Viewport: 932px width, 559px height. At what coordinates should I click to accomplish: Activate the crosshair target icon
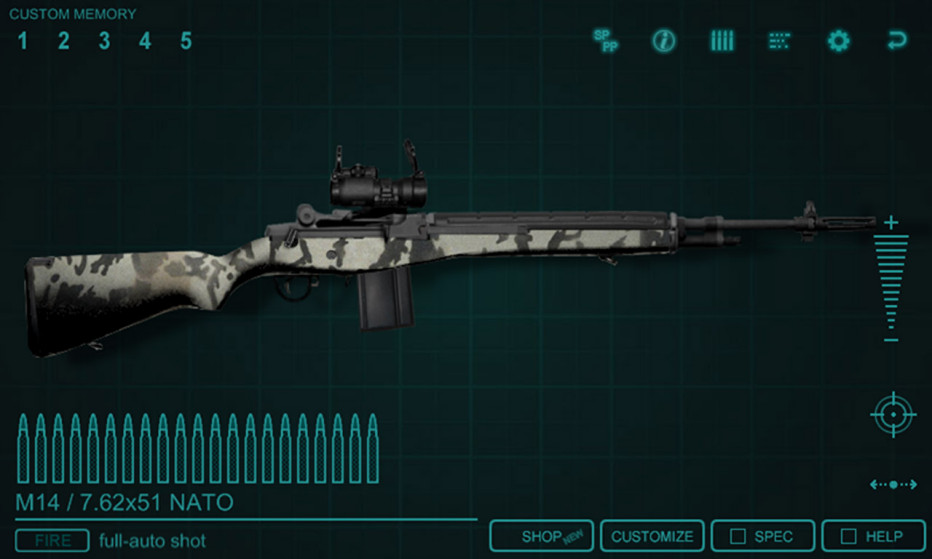click(893, 414)
